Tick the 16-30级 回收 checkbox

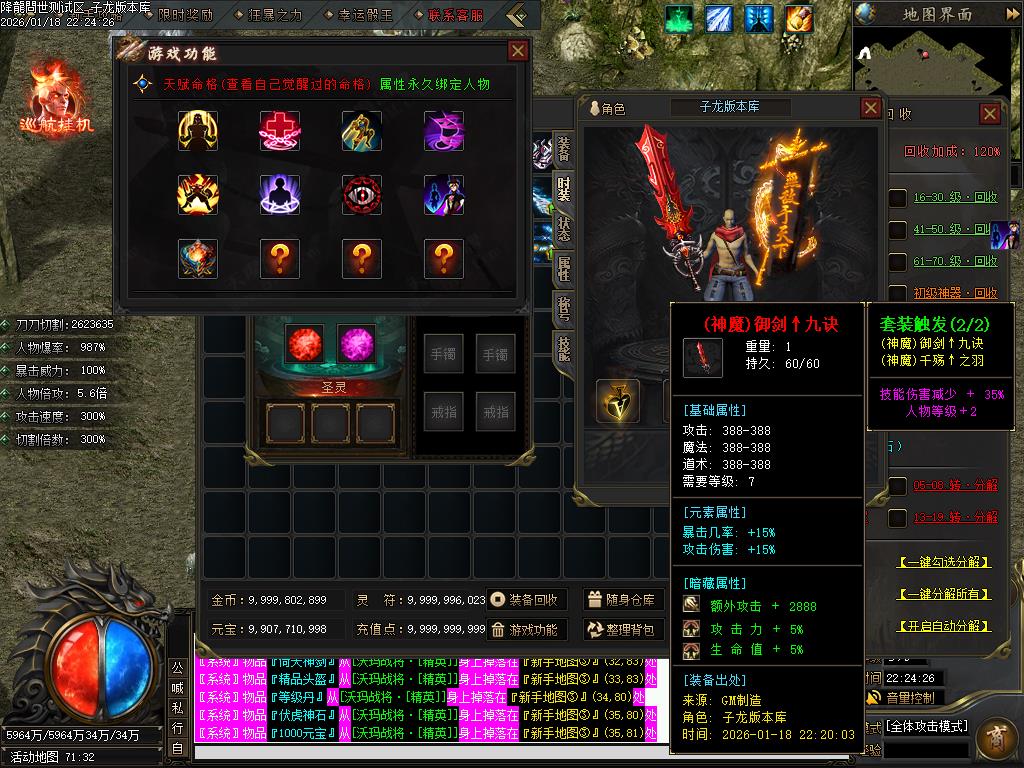point(898,198)
